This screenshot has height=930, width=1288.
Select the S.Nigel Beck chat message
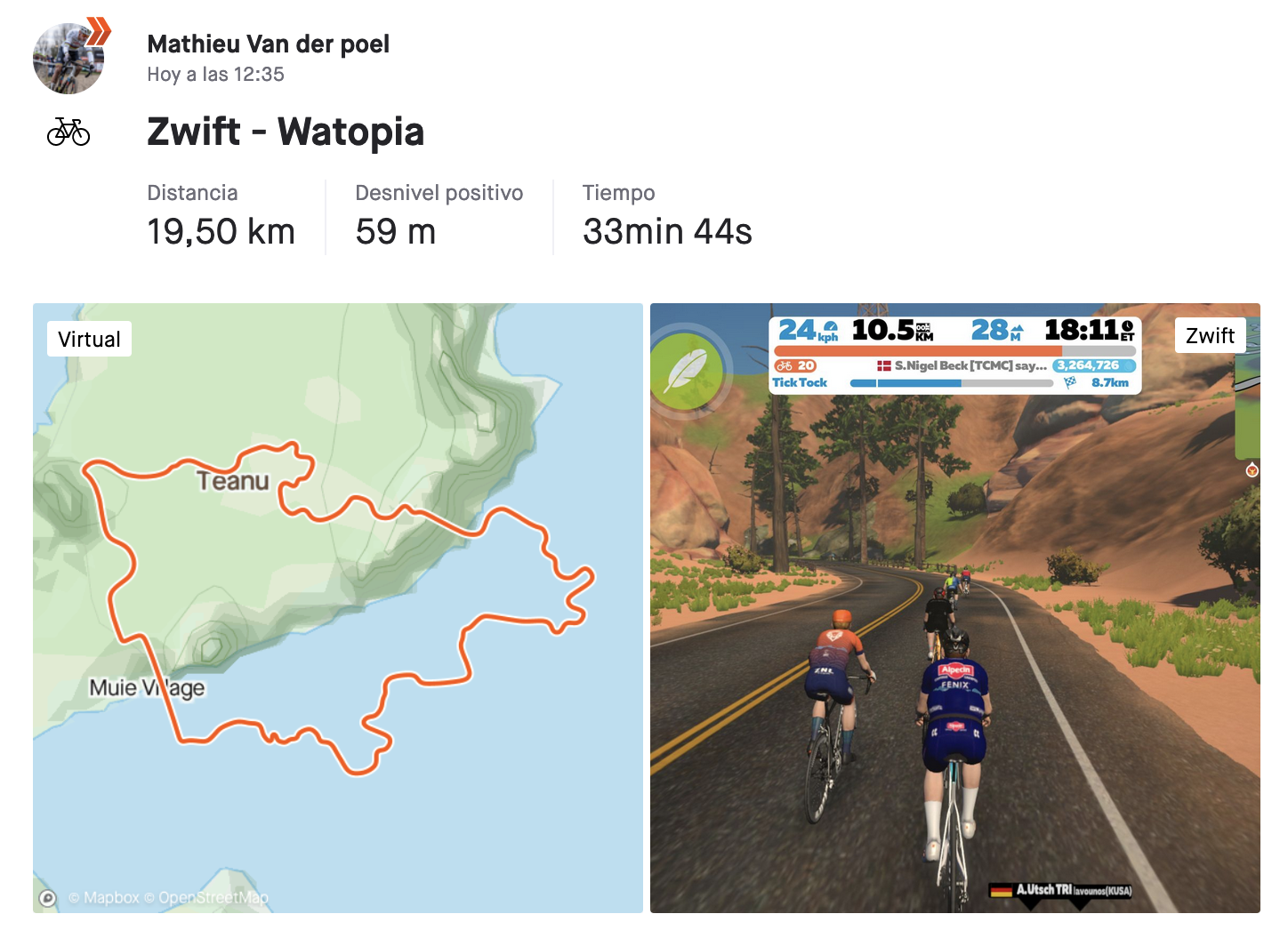coord(962,365)
